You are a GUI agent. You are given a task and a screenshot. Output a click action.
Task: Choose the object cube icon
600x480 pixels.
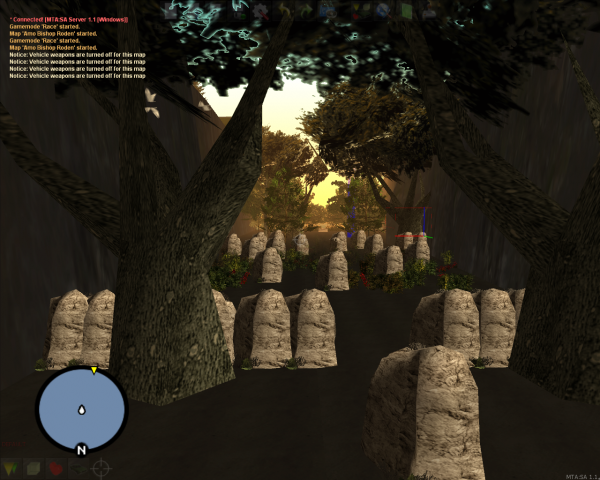(x=33, y=468)
